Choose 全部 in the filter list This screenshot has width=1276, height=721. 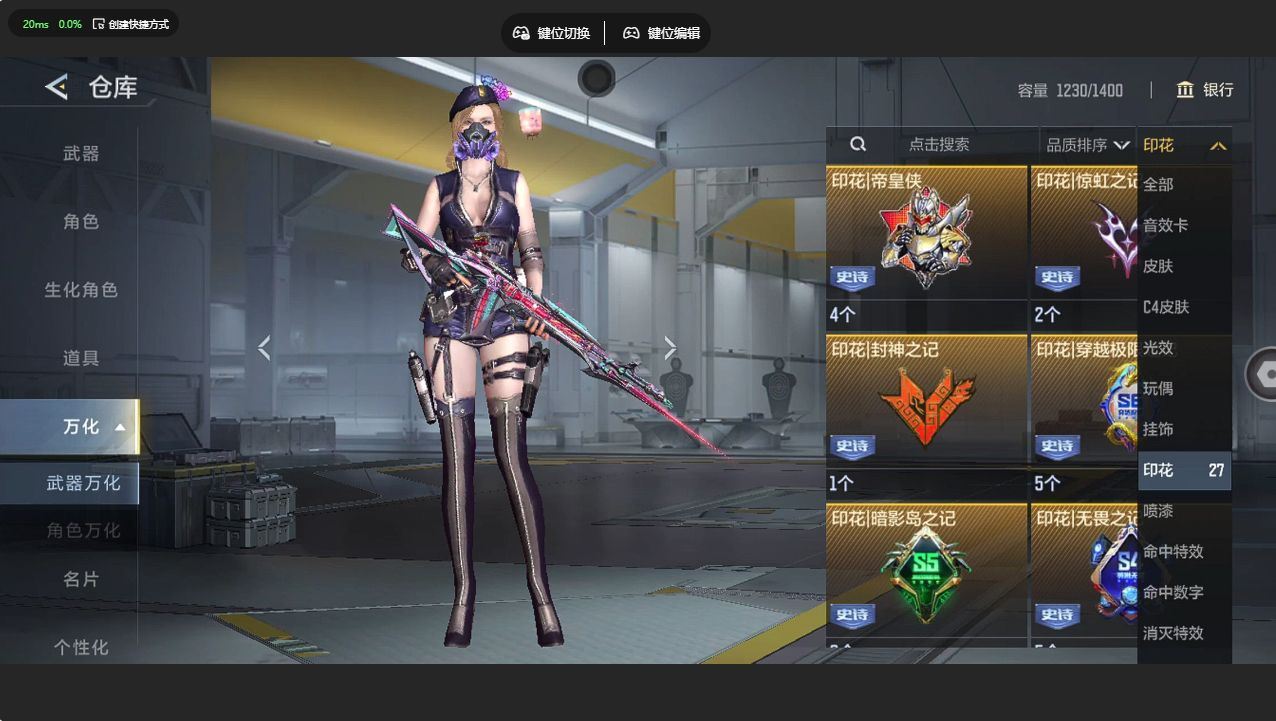click(x=1159, y=185)
